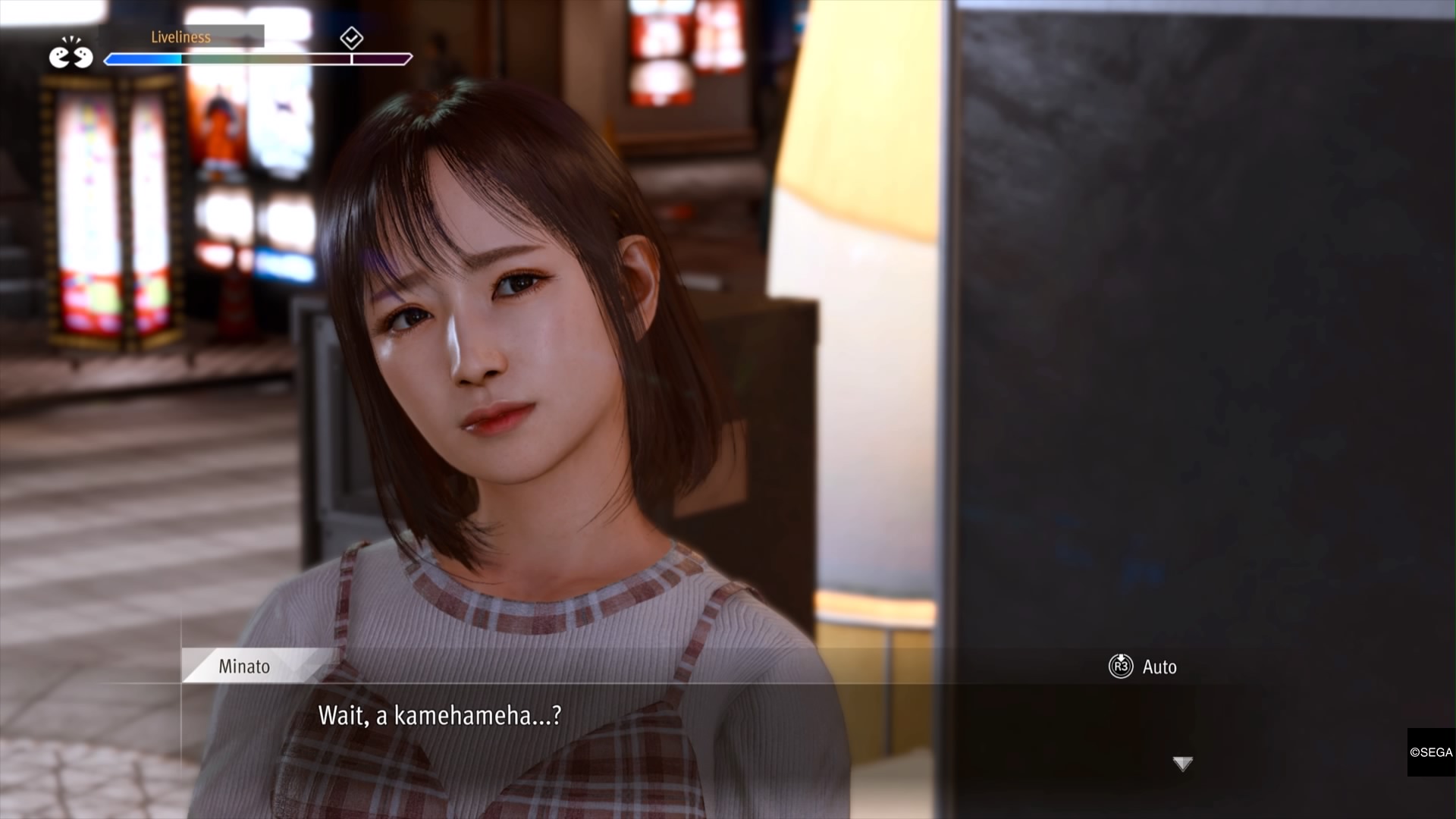
Task: Click the chatting faces Liveliness icon
Action: click(x=71, y=54)
